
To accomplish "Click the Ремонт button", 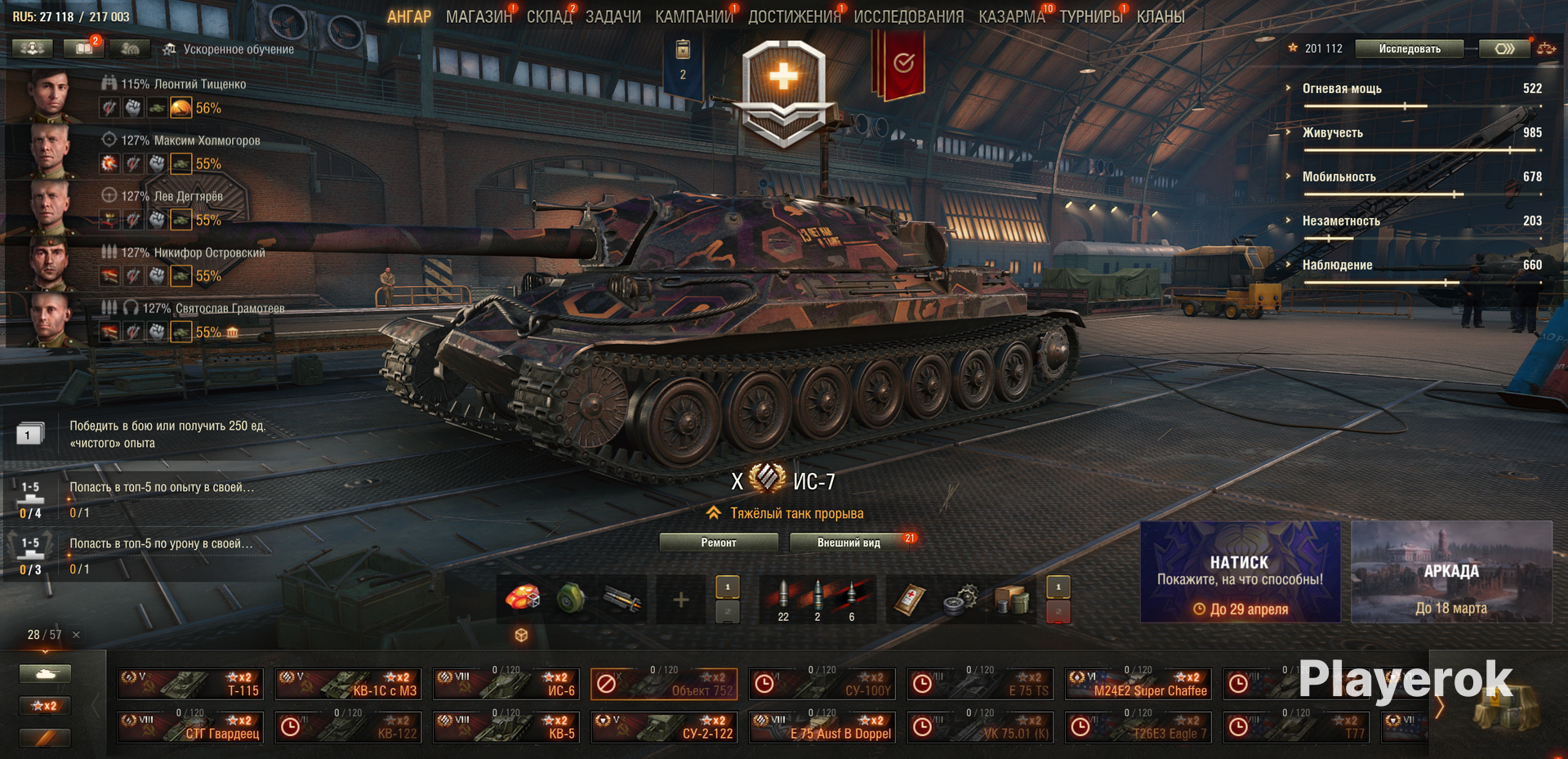I will [718, 542].
